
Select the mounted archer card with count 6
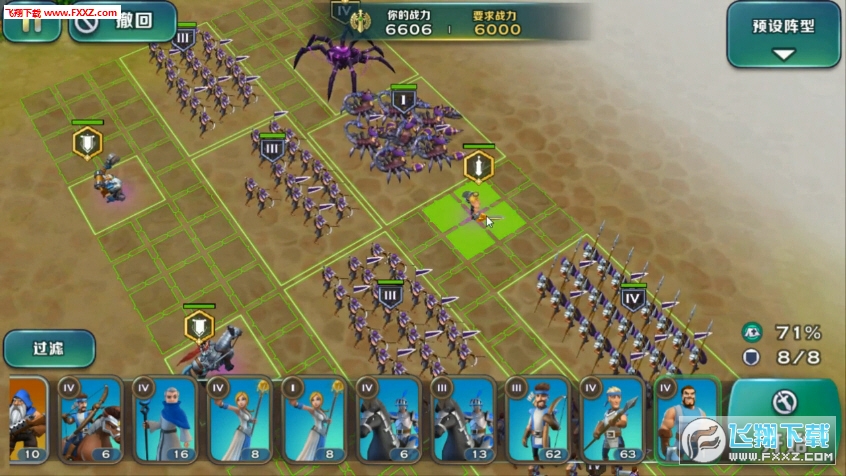click(88, 418)
